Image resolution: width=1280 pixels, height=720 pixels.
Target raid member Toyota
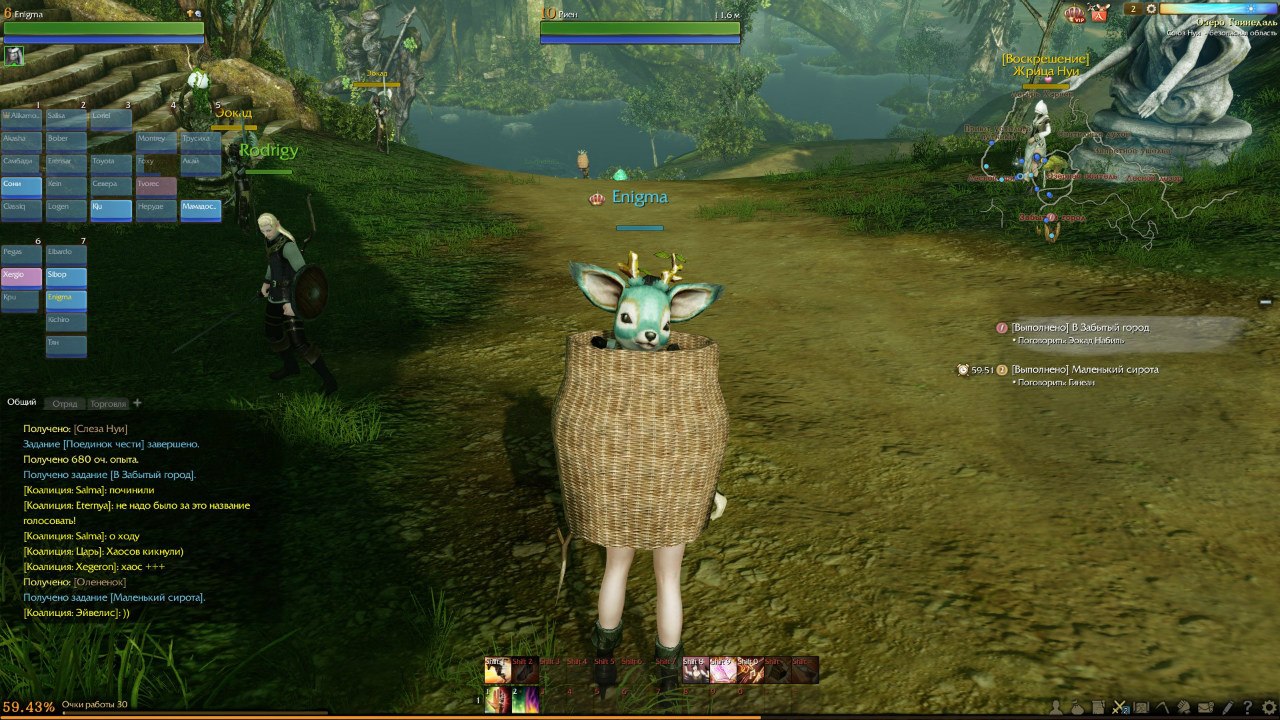[x=111, y=161]
